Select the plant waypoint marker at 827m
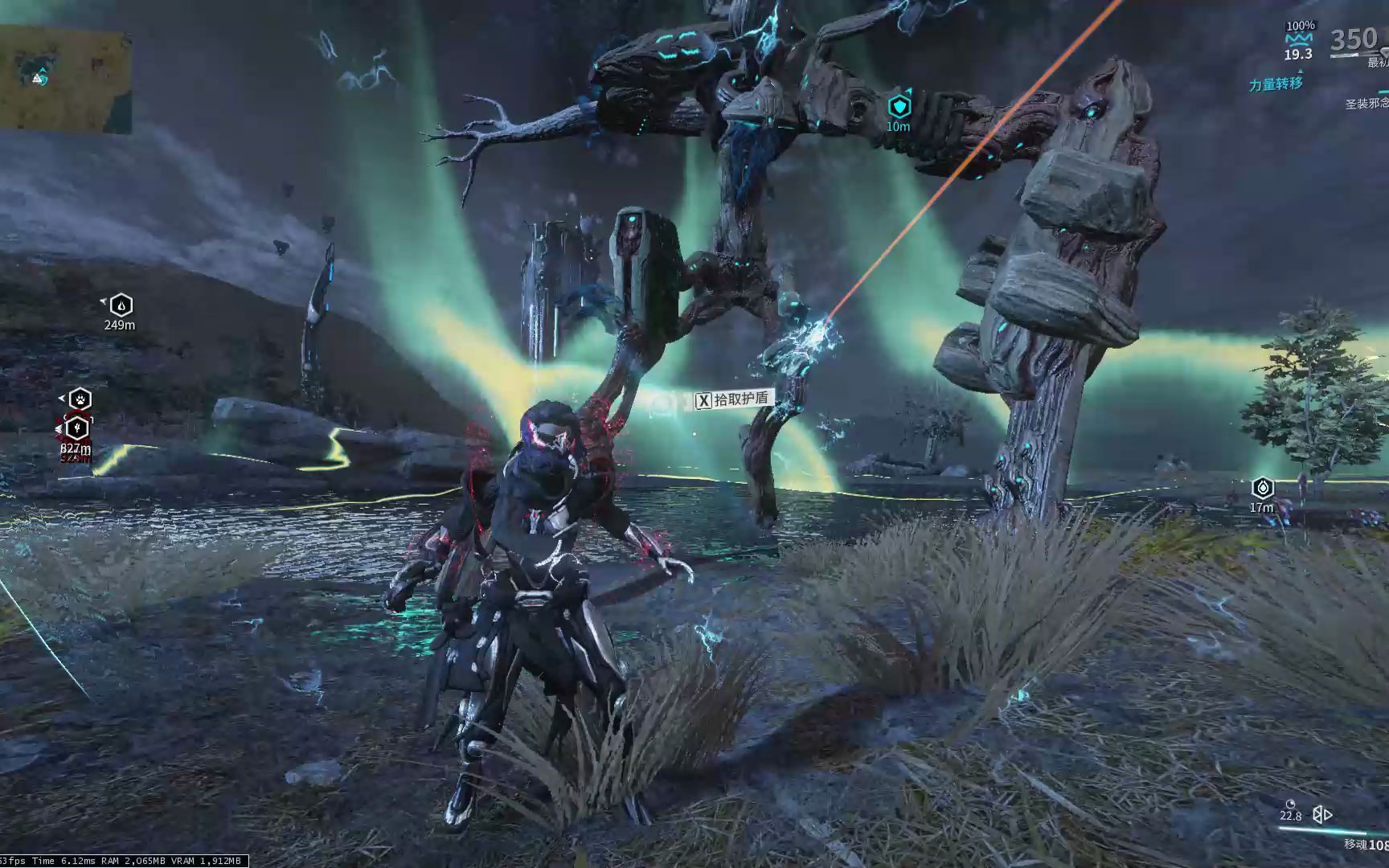Image resolution: width=1389 pixels, height=868 pixels. 77,428
